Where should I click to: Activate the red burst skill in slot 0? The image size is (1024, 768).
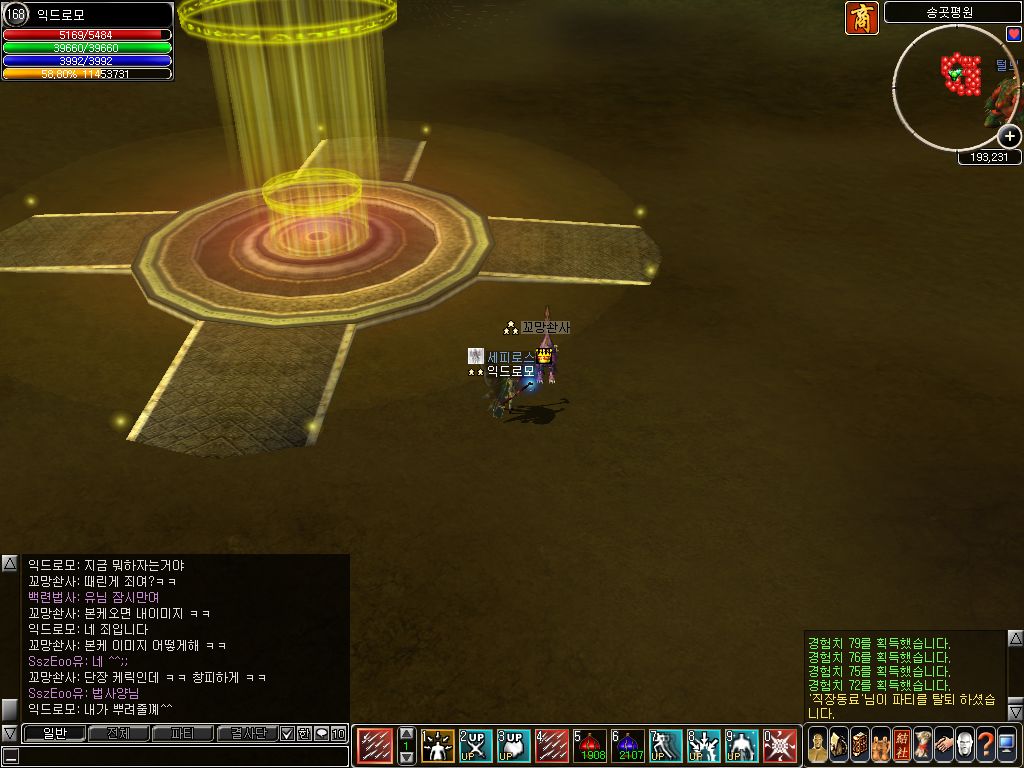779,746
